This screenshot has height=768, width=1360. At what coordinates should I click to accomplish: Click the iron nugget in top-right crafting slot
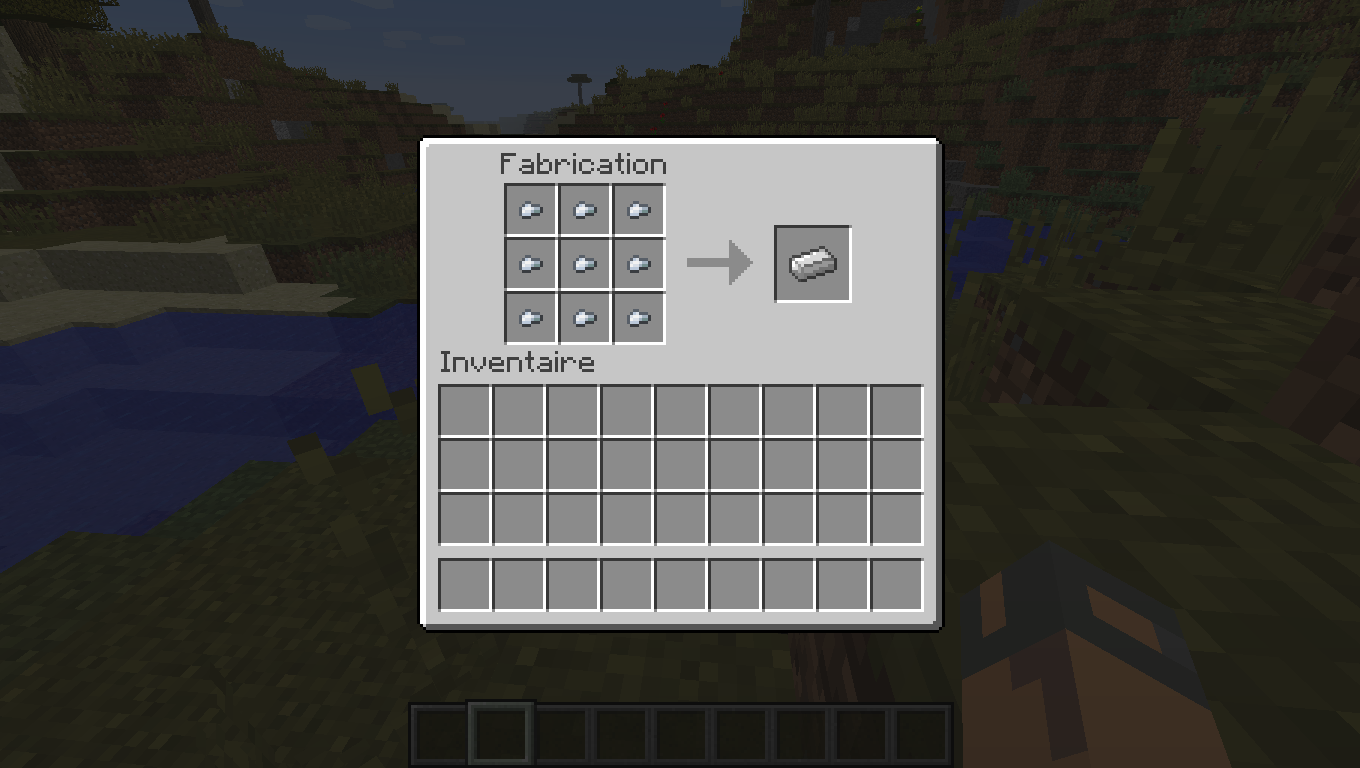(x=639, y=210)
